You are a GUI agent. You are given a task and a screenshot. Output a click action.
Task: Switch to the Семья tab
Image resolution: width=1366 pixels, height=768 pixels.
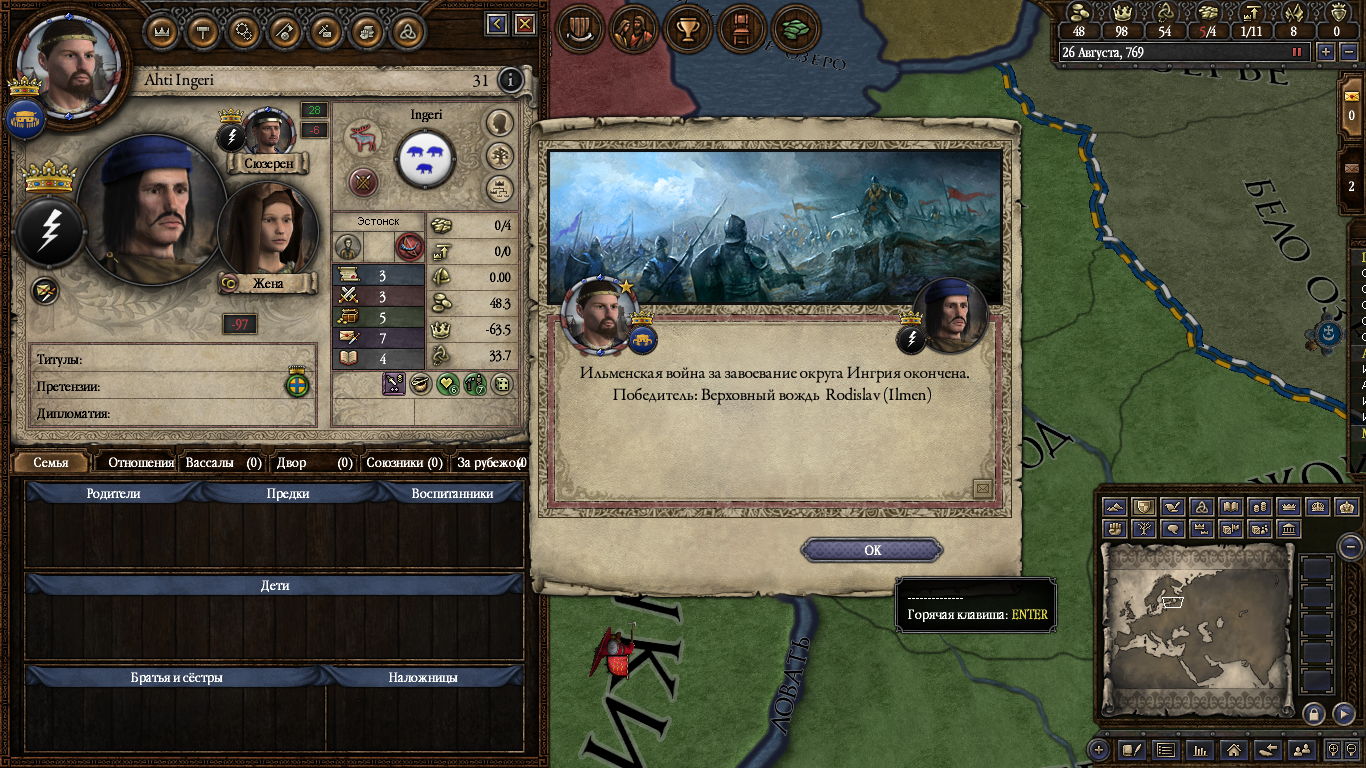51,463
